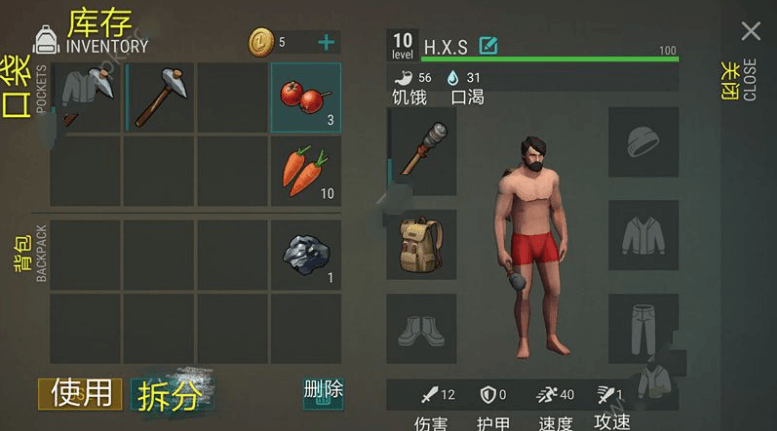Image resolution: width=777 pixels, height=431 pixels.
Task: Select the empty jacket equipment slot
Action: [x=644, y=235]
